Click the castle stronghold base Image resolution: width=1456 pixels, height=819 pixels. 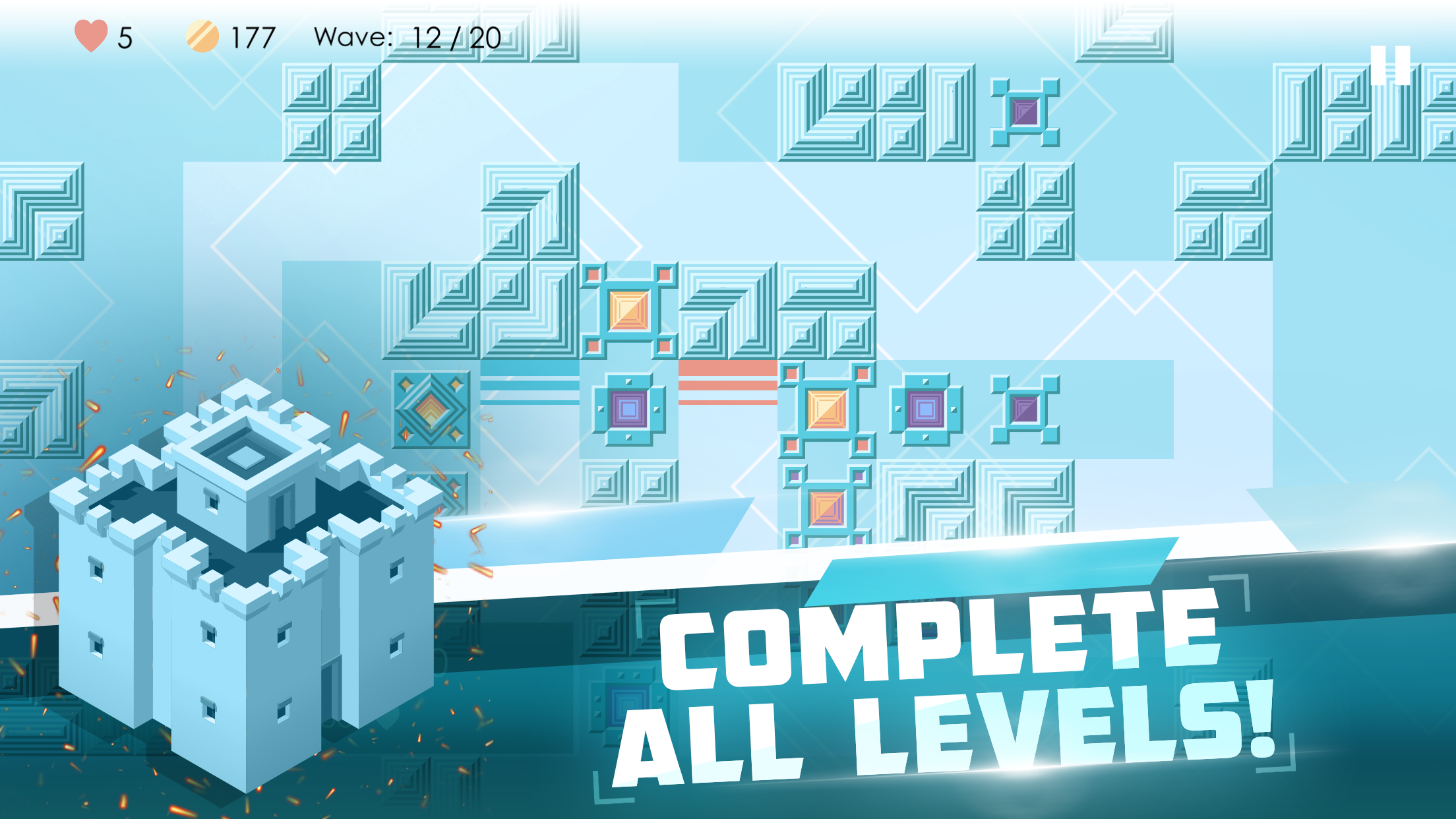244,593
